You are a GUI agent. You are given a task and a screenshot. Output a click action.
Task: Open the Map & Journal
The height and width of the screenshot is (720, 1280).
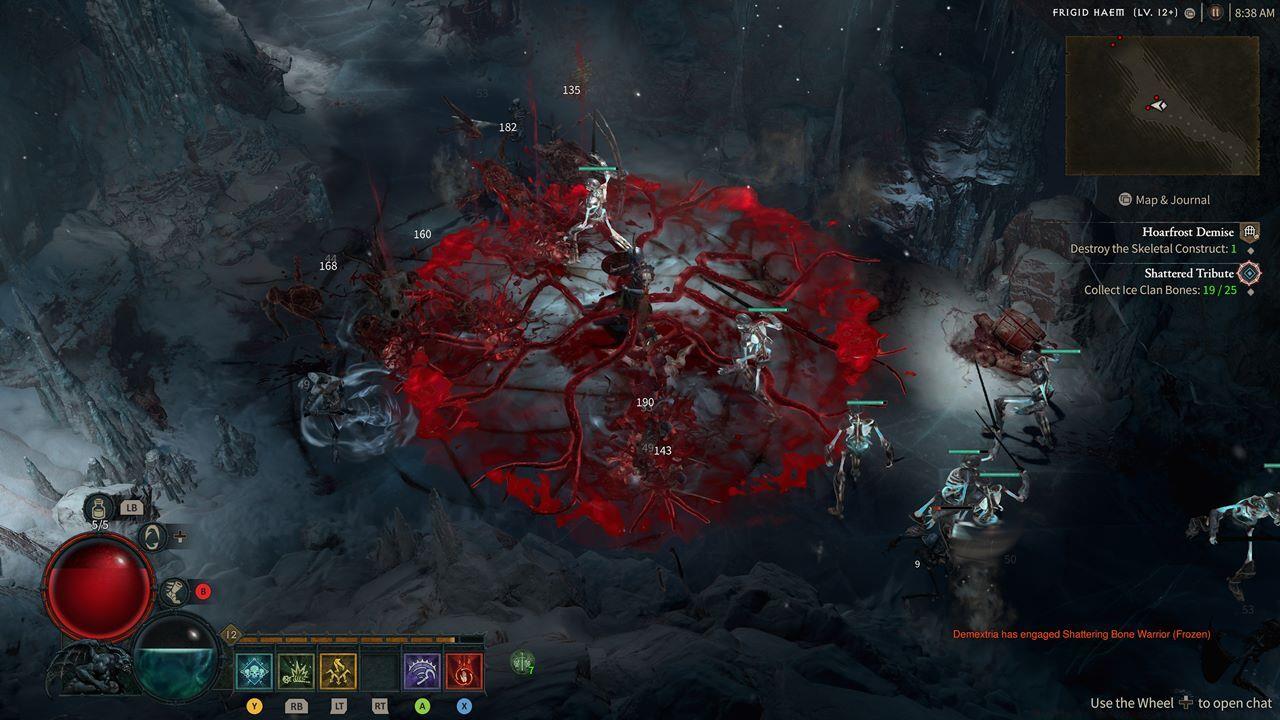(1164, 200)
